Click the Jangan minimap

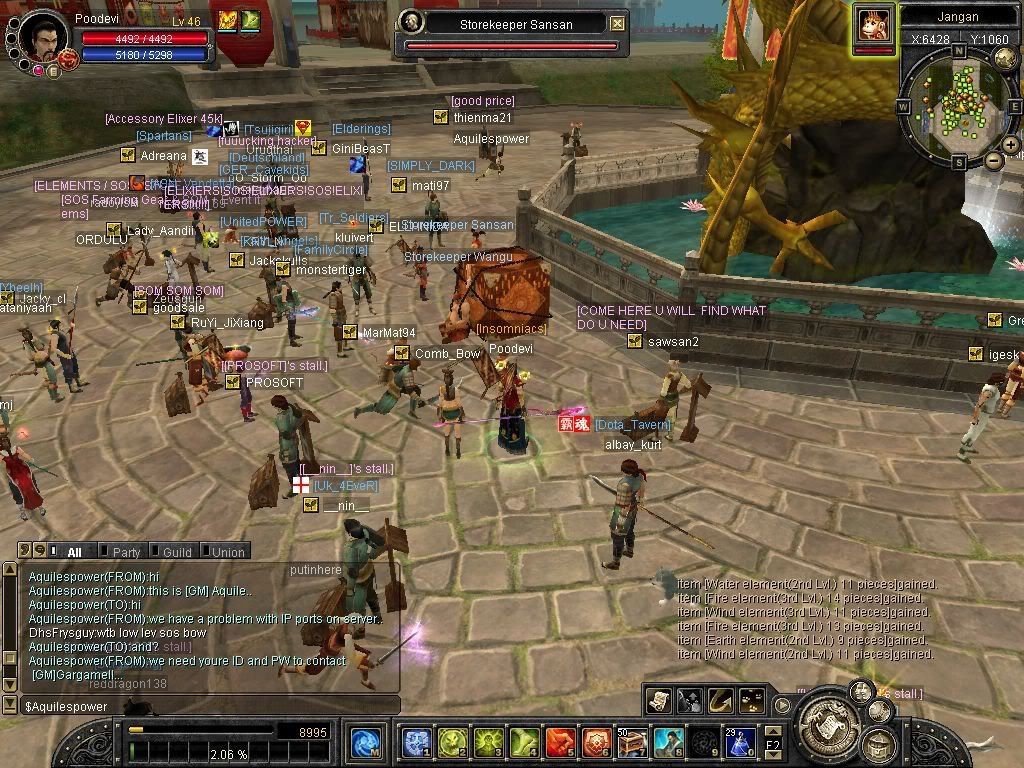(x=959, y=106)
